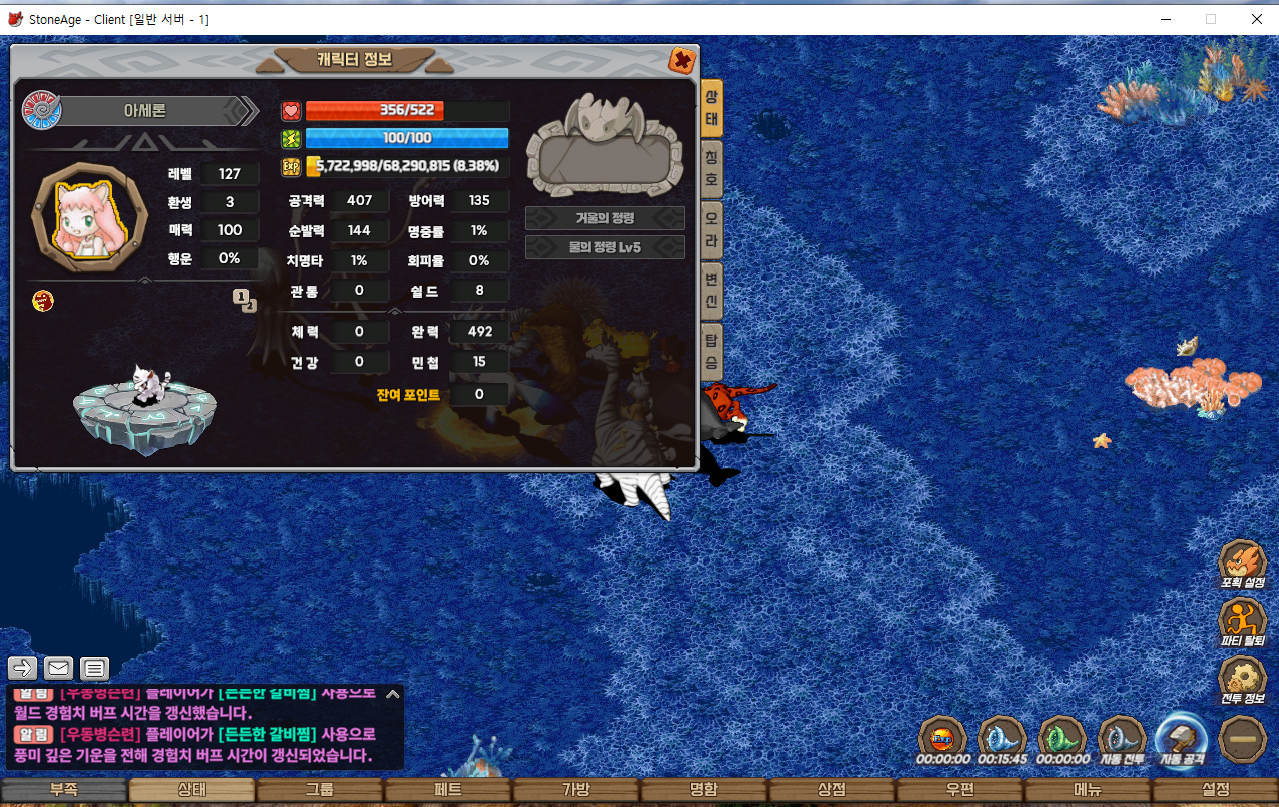This screenshot has height=807, width=1279.
Task: Open the 오라 (aura) side tab
Action: 711,230
